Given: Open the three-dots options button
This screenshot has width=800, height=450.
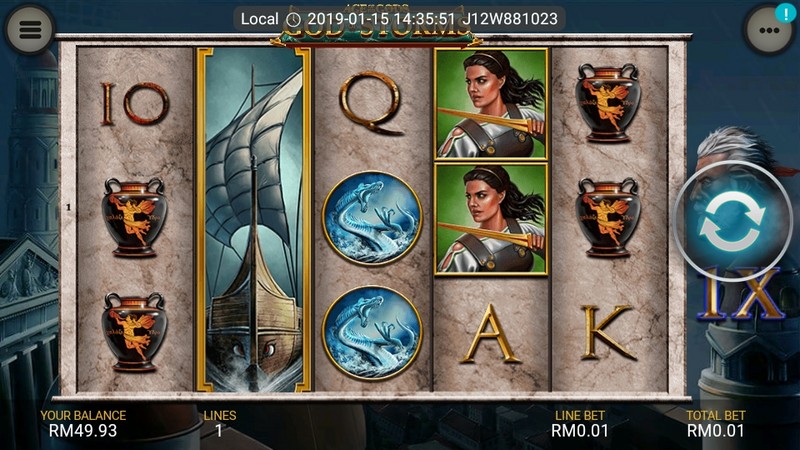Looking at the screenshot, I should [768, 31].
